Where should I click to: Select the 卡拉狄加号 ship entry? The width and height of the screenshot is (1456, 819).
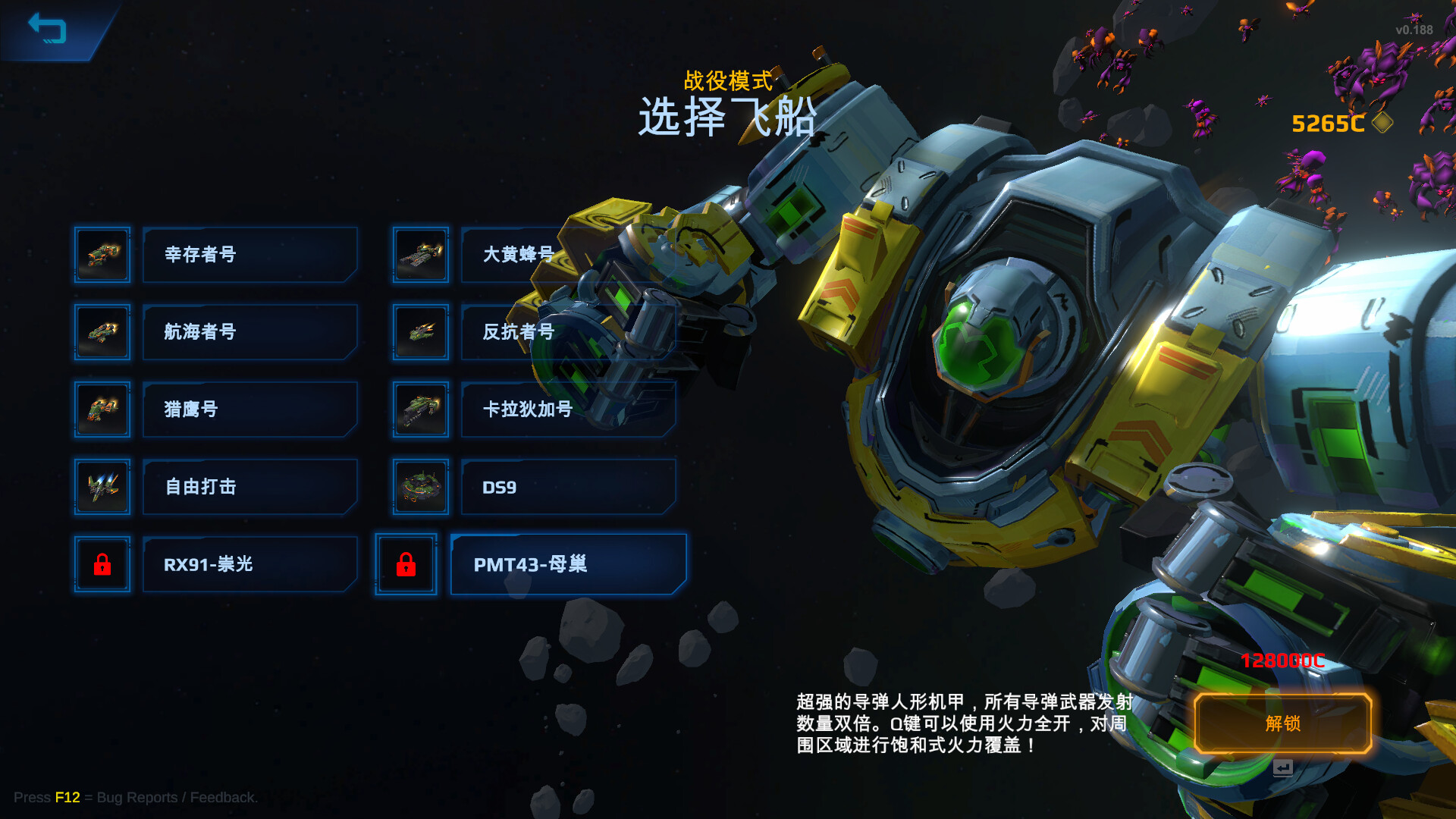click(567, 409)
